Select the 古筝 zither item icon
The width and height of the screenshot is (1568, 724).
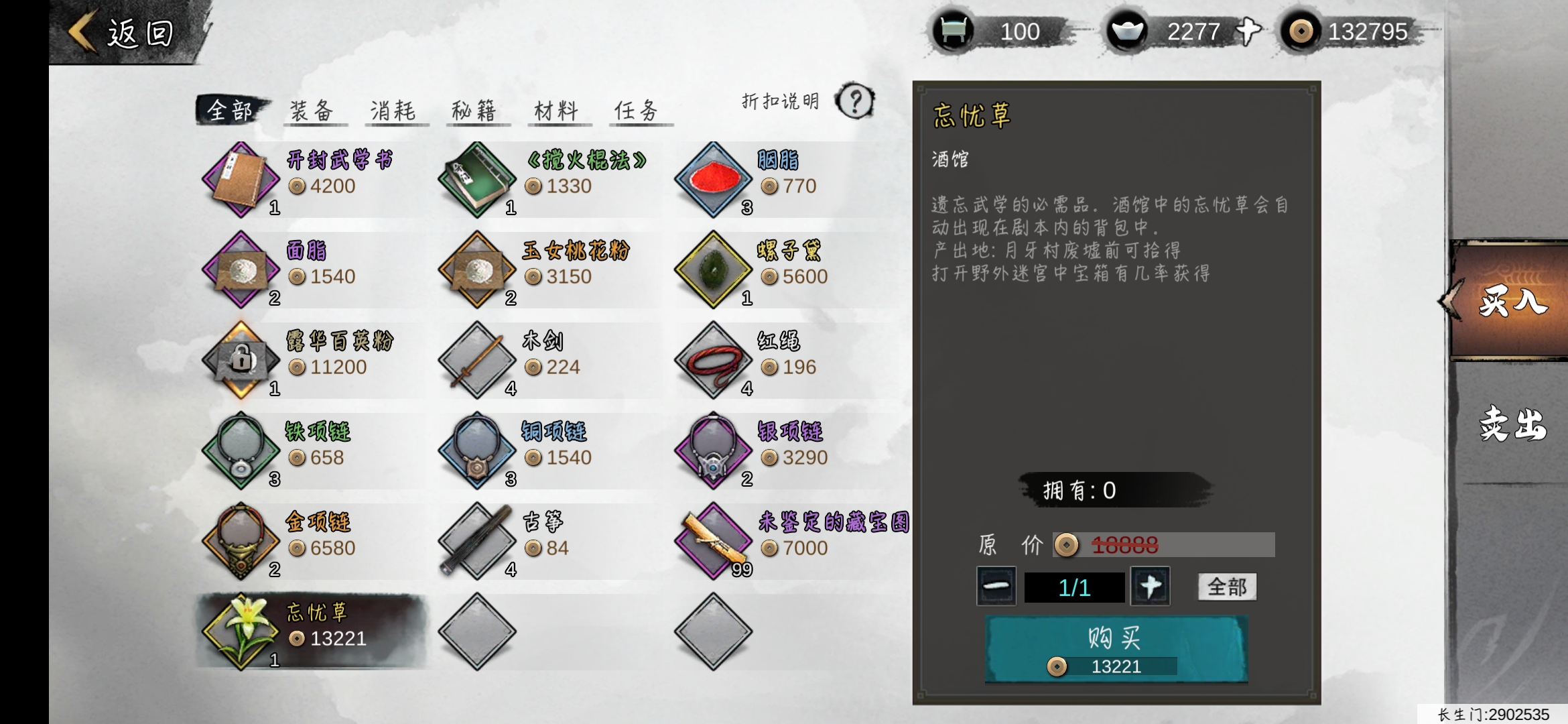[477, 540]
